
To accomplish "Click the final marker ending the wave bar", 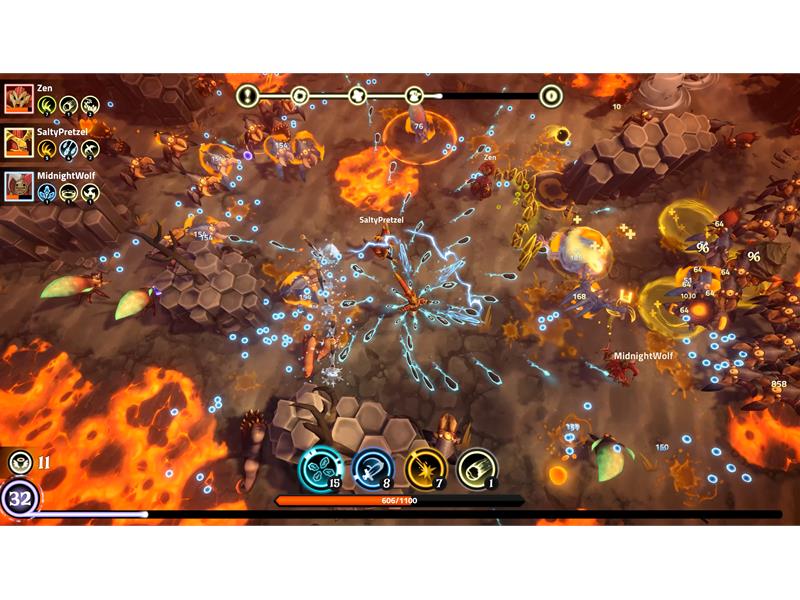I will 550,96.
